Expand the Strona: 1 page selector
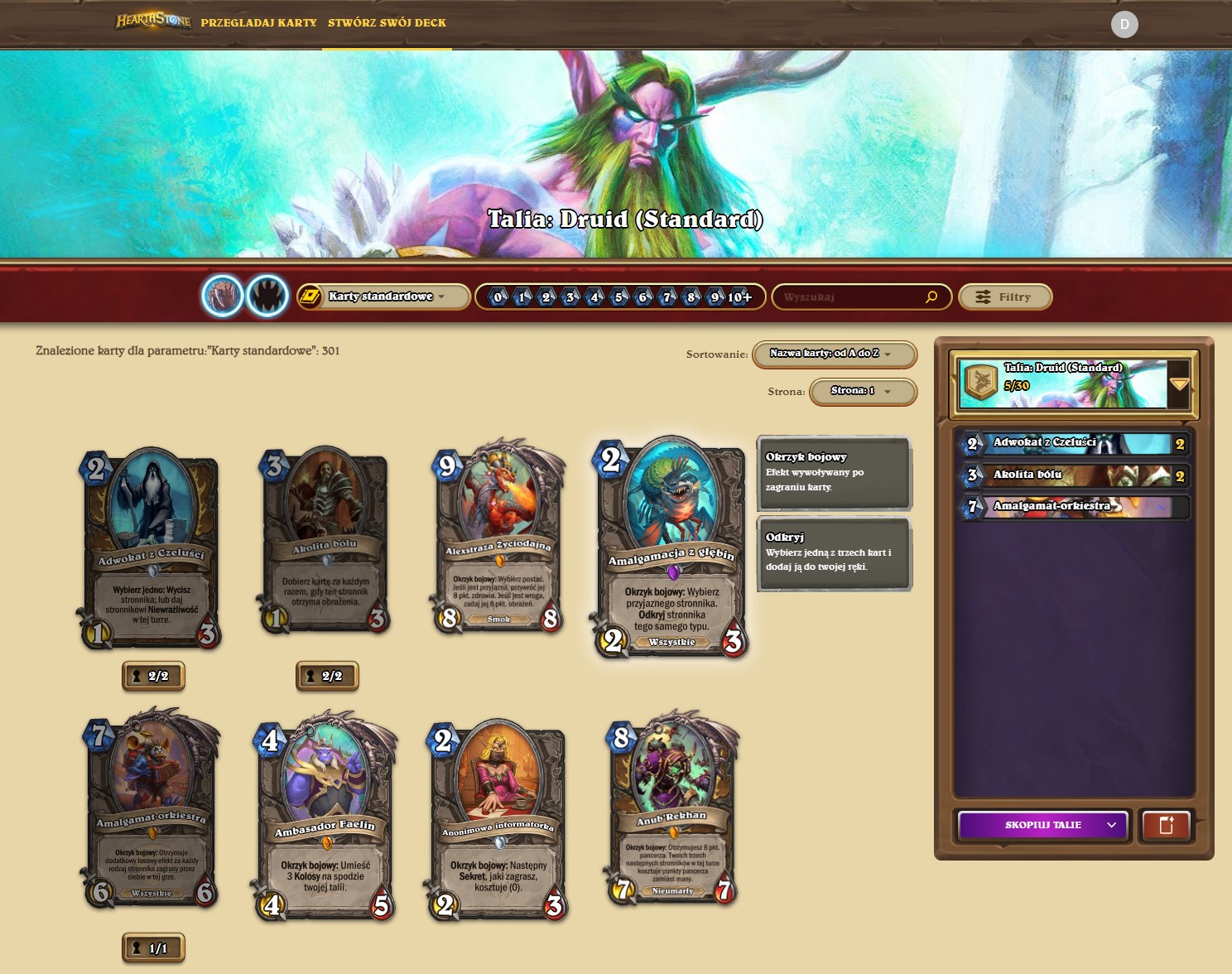The height and width of the screenshot is (974, 1232). click(861, 393)
